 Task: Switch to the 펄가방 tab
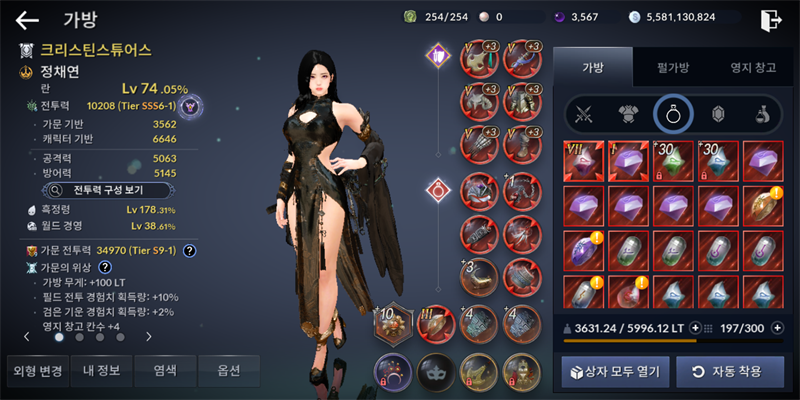672,68
